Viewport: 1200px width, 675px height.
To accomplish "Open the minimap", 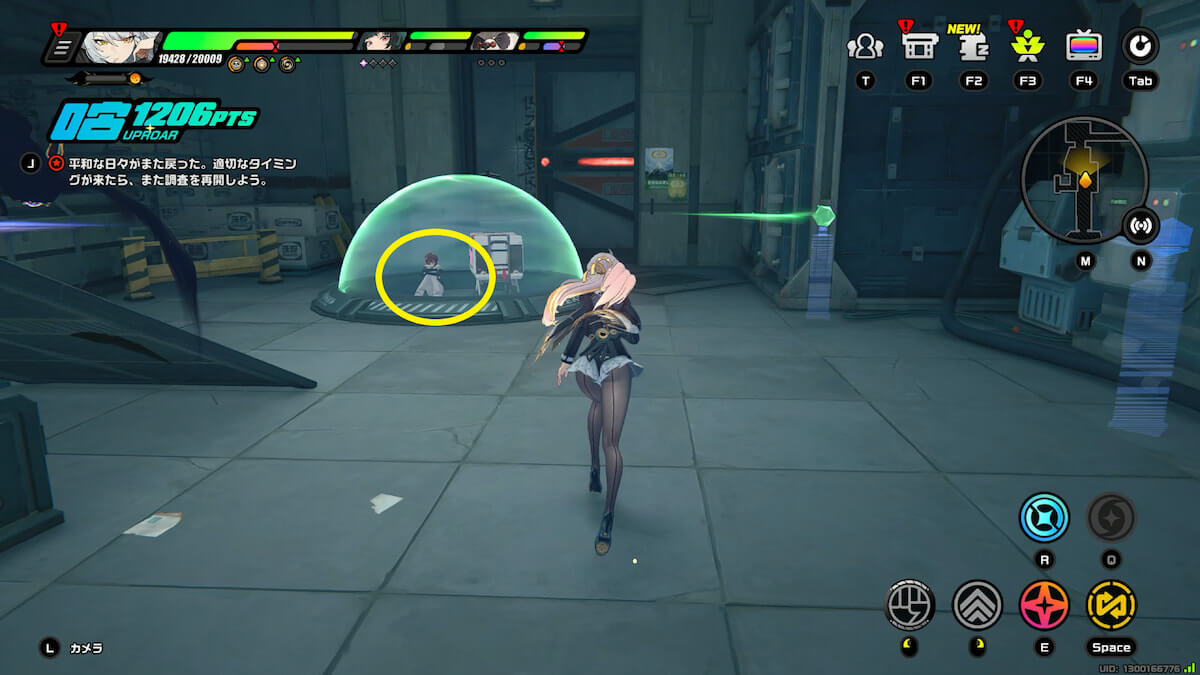I will click(1083, 180).
